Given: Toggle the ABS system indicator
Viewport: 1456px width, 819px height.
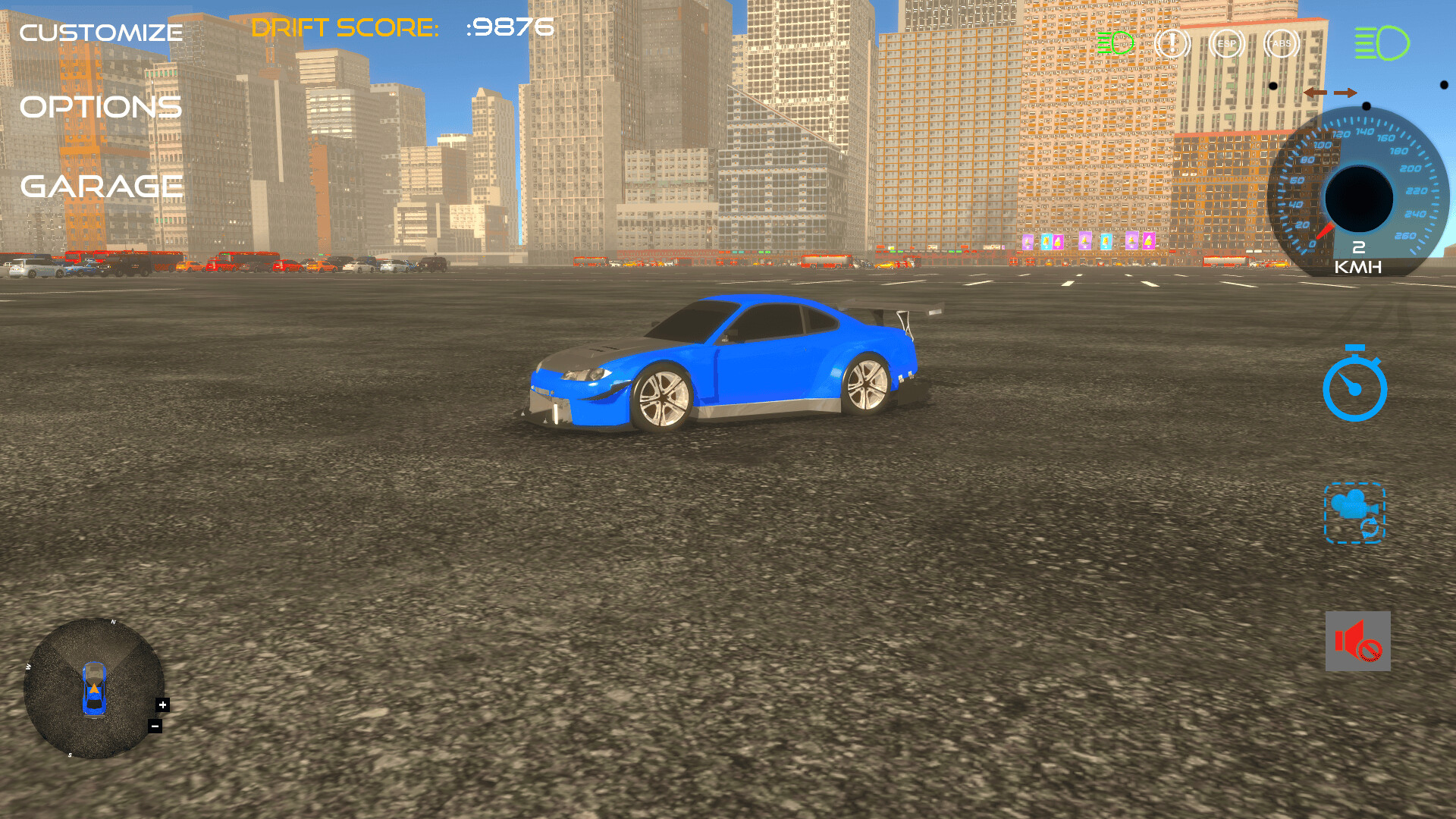Looking at the screenshot, I should click(1280, 45).
